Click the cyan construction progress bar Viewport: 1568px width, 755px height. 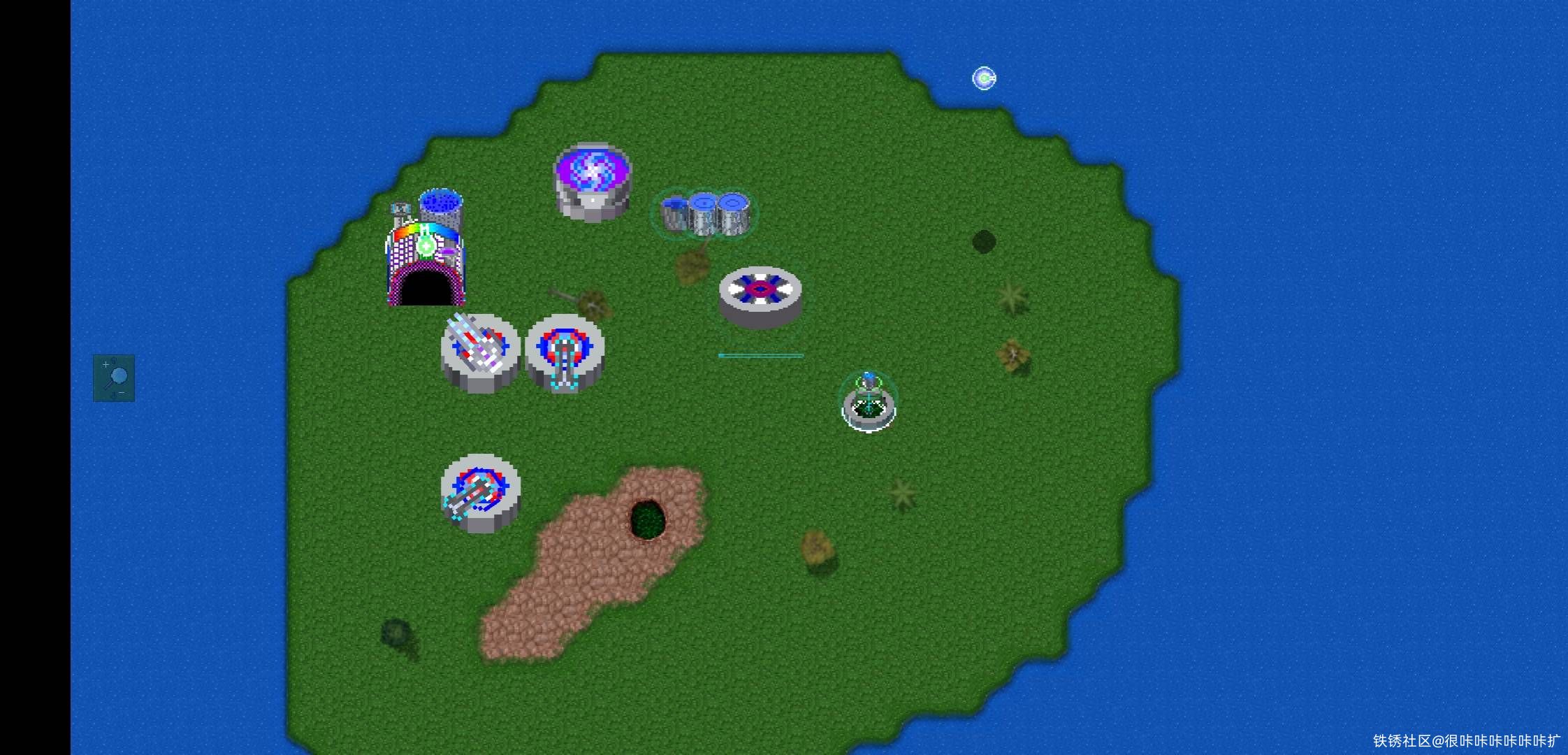pos(762,355)
